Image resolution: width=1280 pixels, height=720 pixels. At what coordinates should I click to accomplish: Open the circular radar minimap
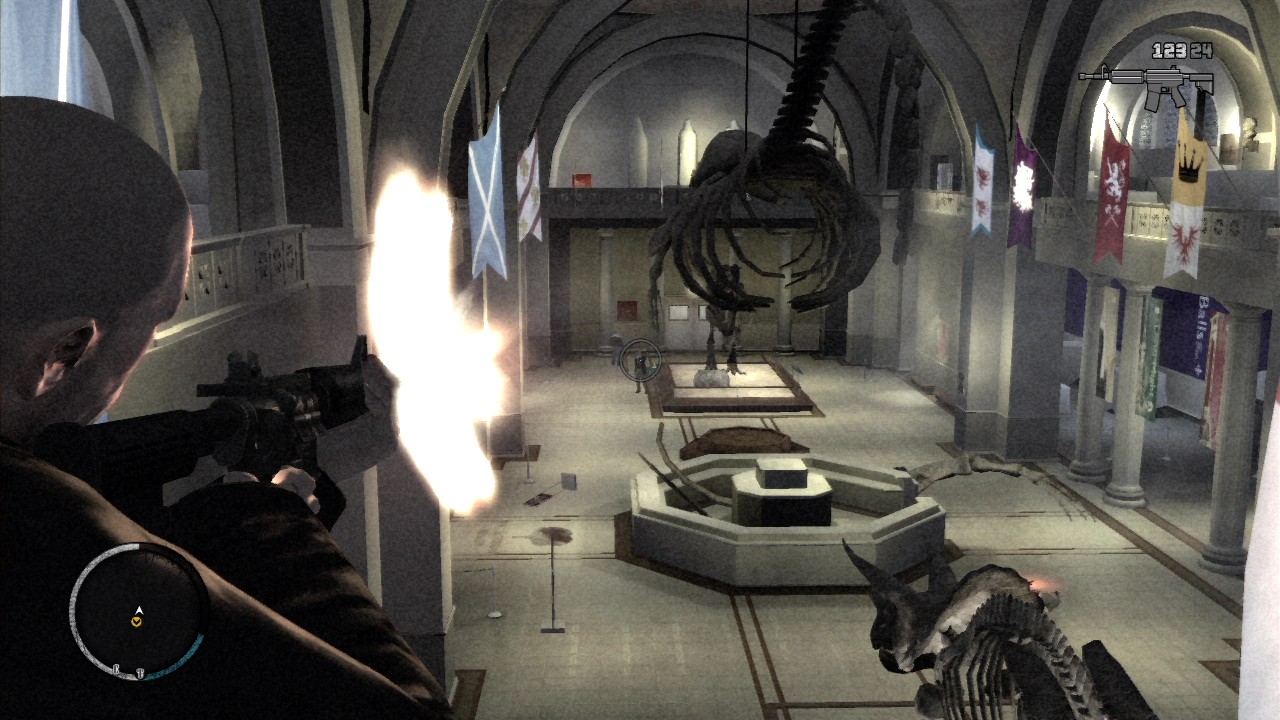(138, 611)
